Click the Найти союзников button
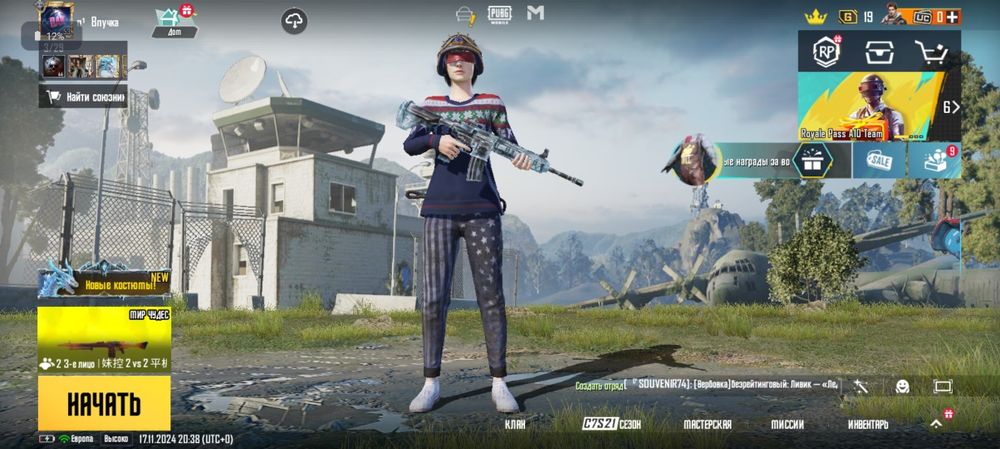This screenshot has width=1000, height=449. pyautogui.click(x=84, y=97)
